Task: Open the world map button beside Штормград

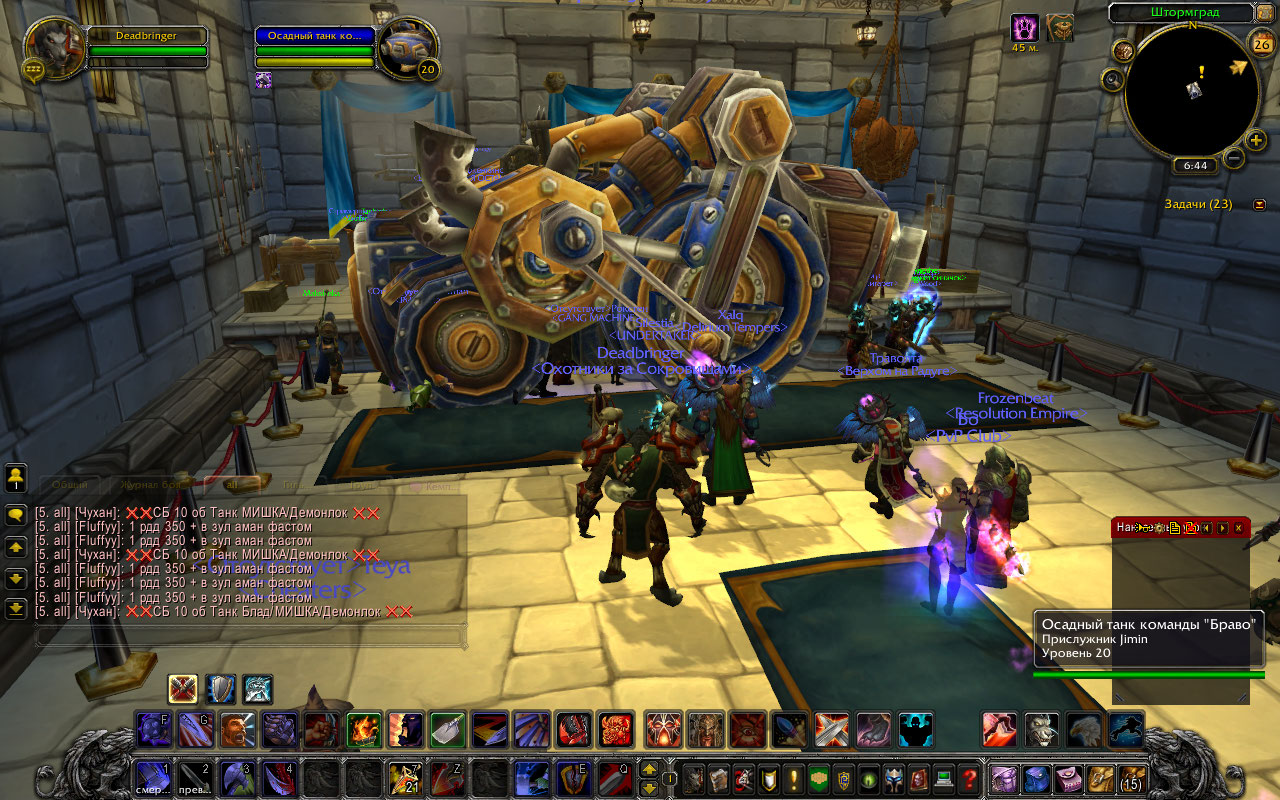Action: [x=1266, y=13]
